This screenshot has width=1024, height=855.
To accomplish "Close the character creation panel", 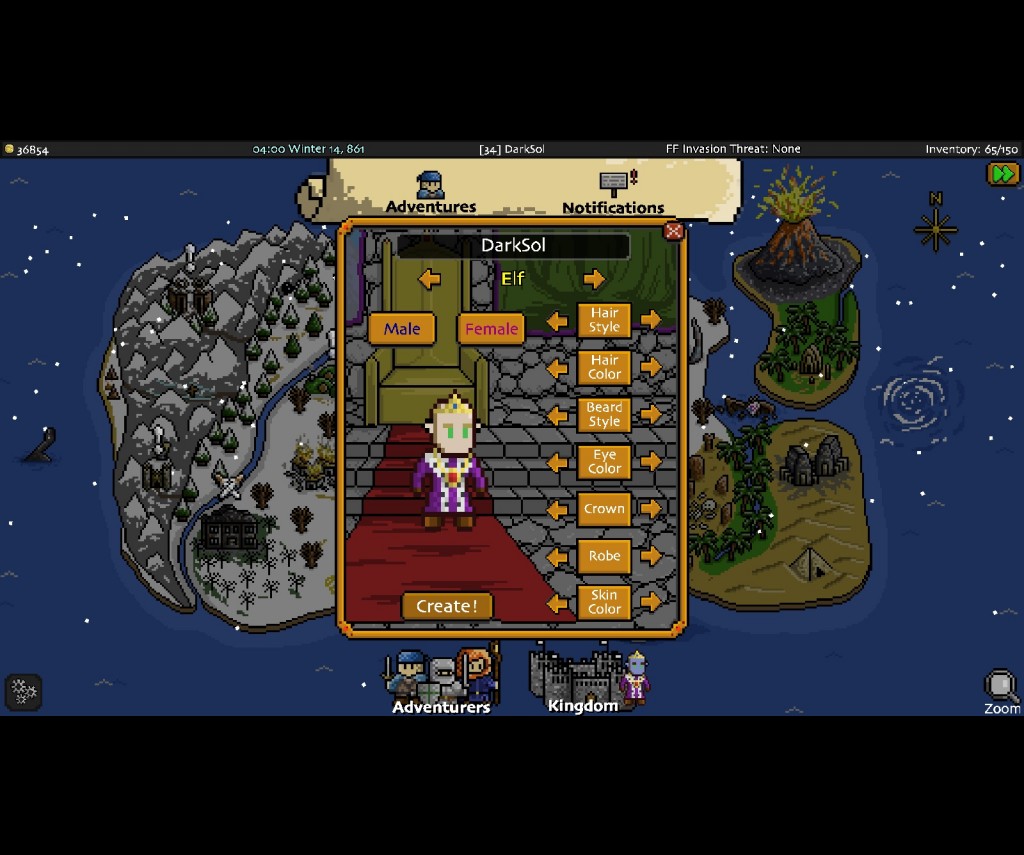I will pyautogui.click(x=673, y=232).
